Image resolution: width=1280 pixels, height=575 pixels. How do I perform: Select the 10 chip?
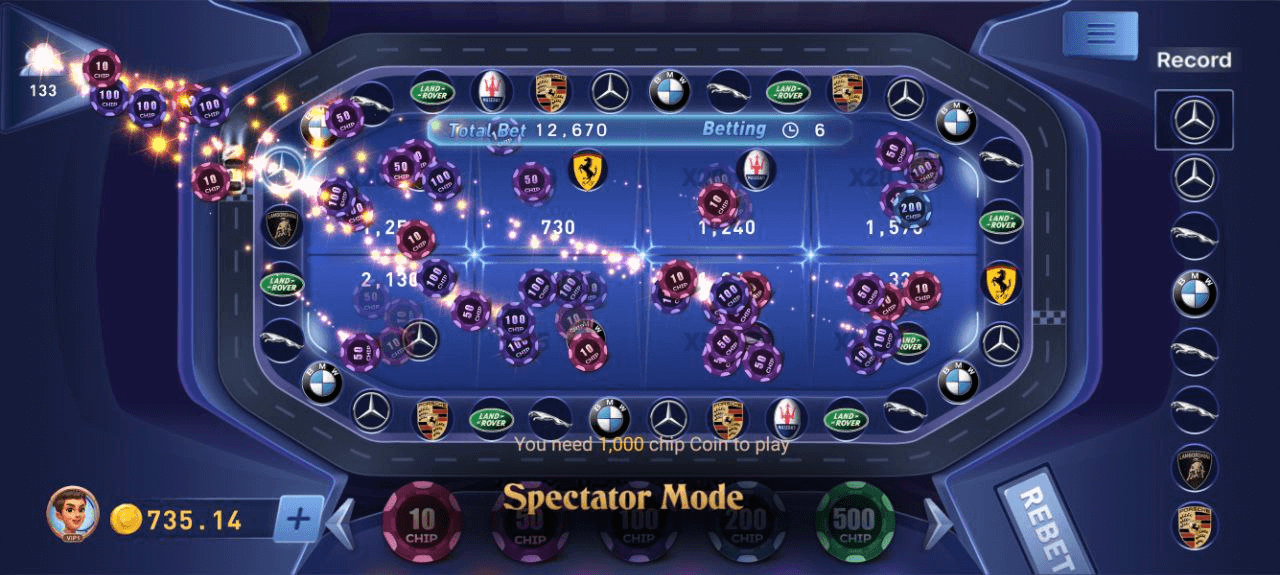pyautogui.click(x=421, y=522)
